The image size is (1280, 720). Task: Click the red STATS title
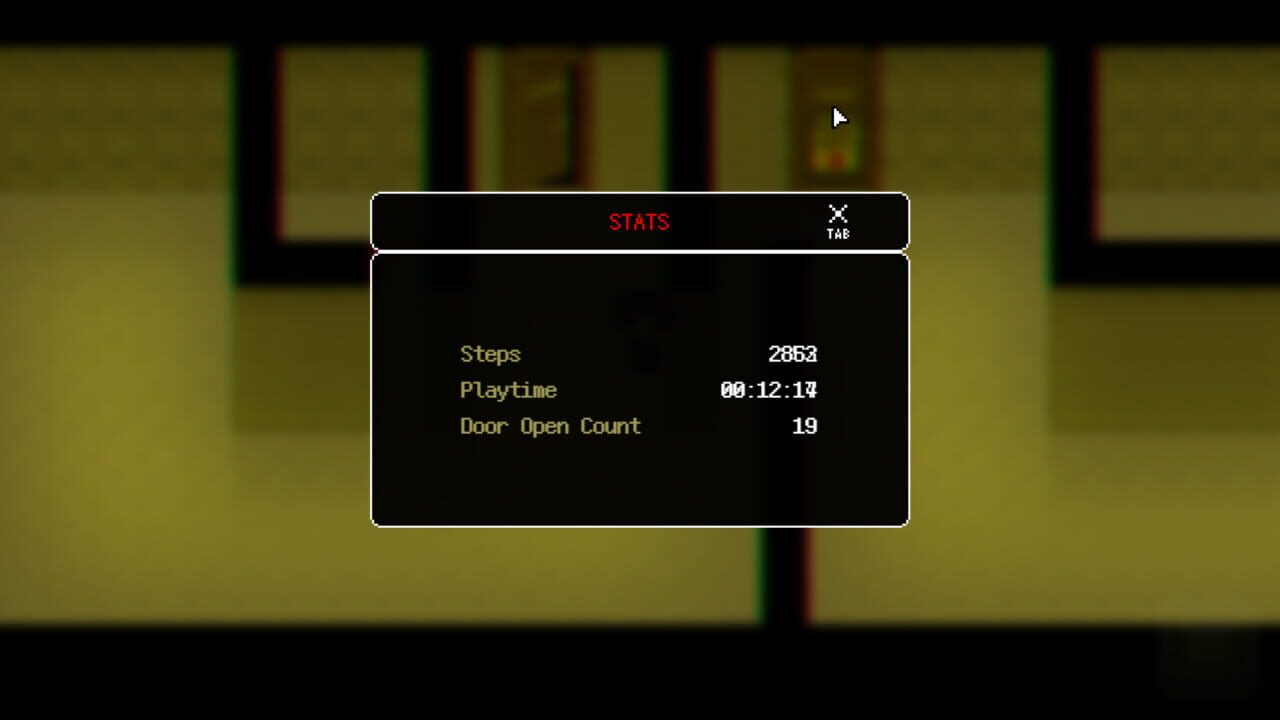639,222
